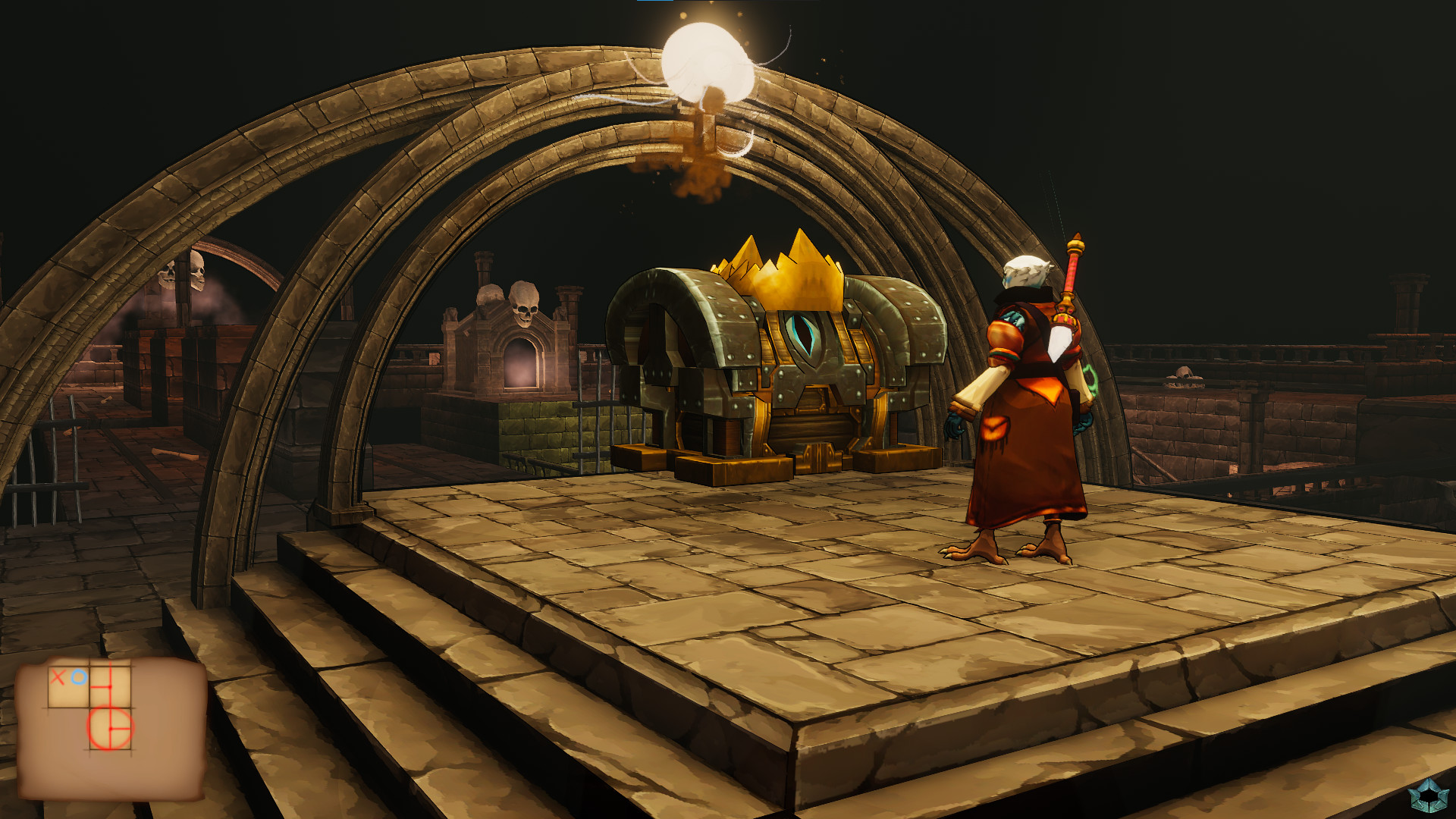Select the red X marker on the minimap

58,676
